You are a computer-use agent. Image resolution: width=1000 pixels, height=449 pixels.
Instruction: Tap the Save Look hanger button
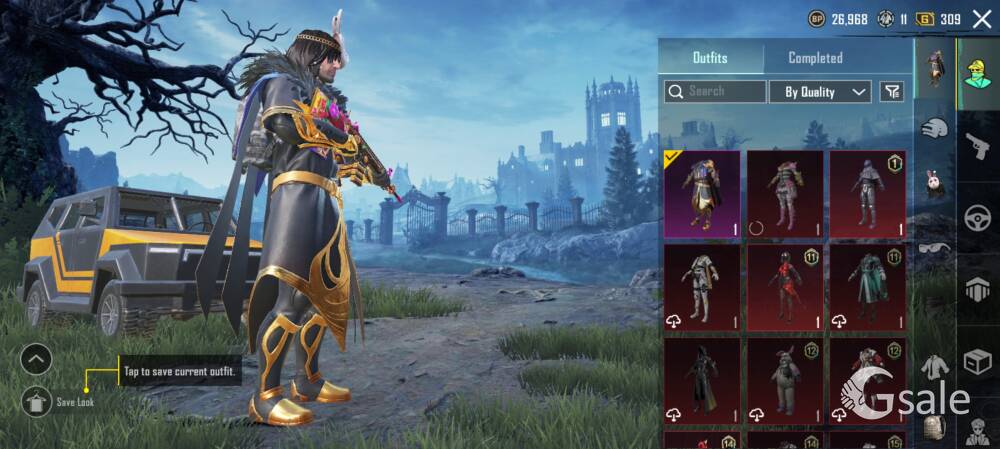pyautogui.click(x=37, y=402)
